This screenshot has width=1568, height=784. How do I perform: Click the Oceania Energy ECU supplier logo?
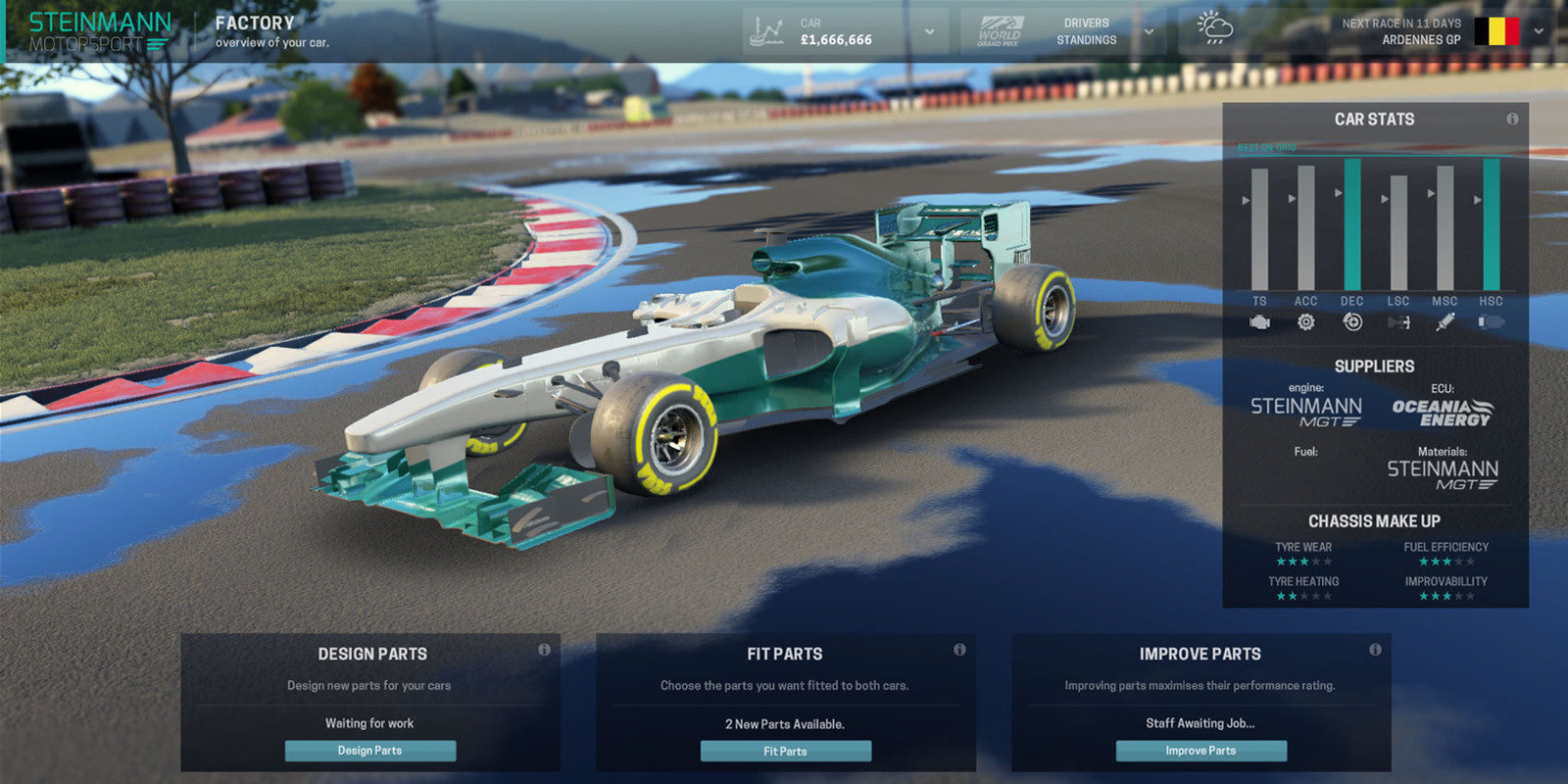pyautogui.click(x=1442, y=413)
